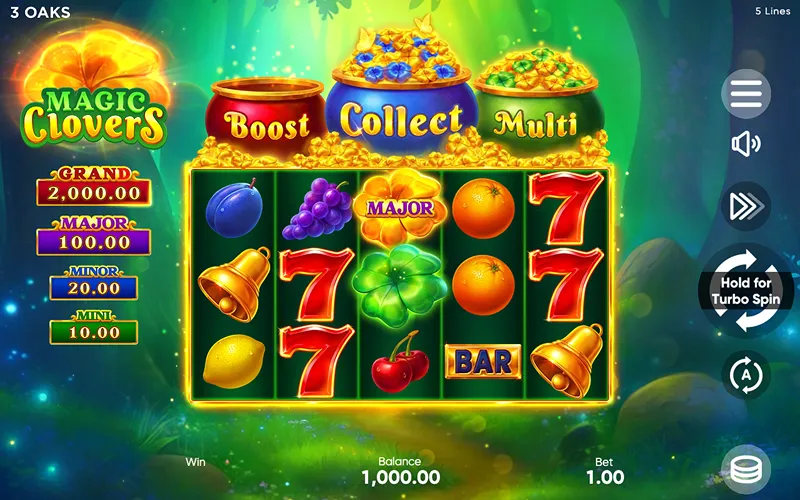Image resolution: width=800 pixels, height=500 pixels.
Task: Open the bet coin stack button
Action: click(746, 468)
